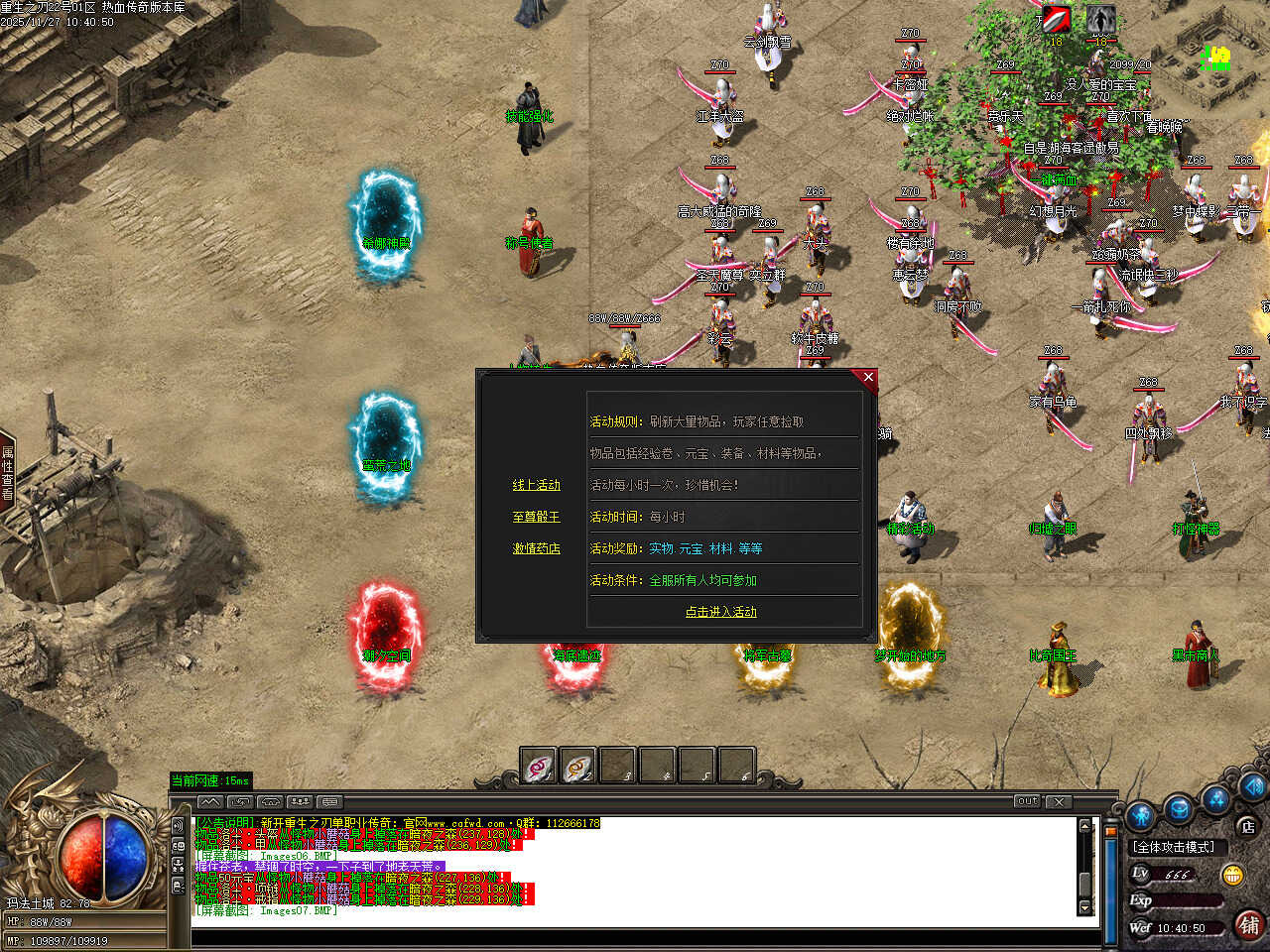
Task: Click the blue speaker sound orb
Action: coord(1256,788)
